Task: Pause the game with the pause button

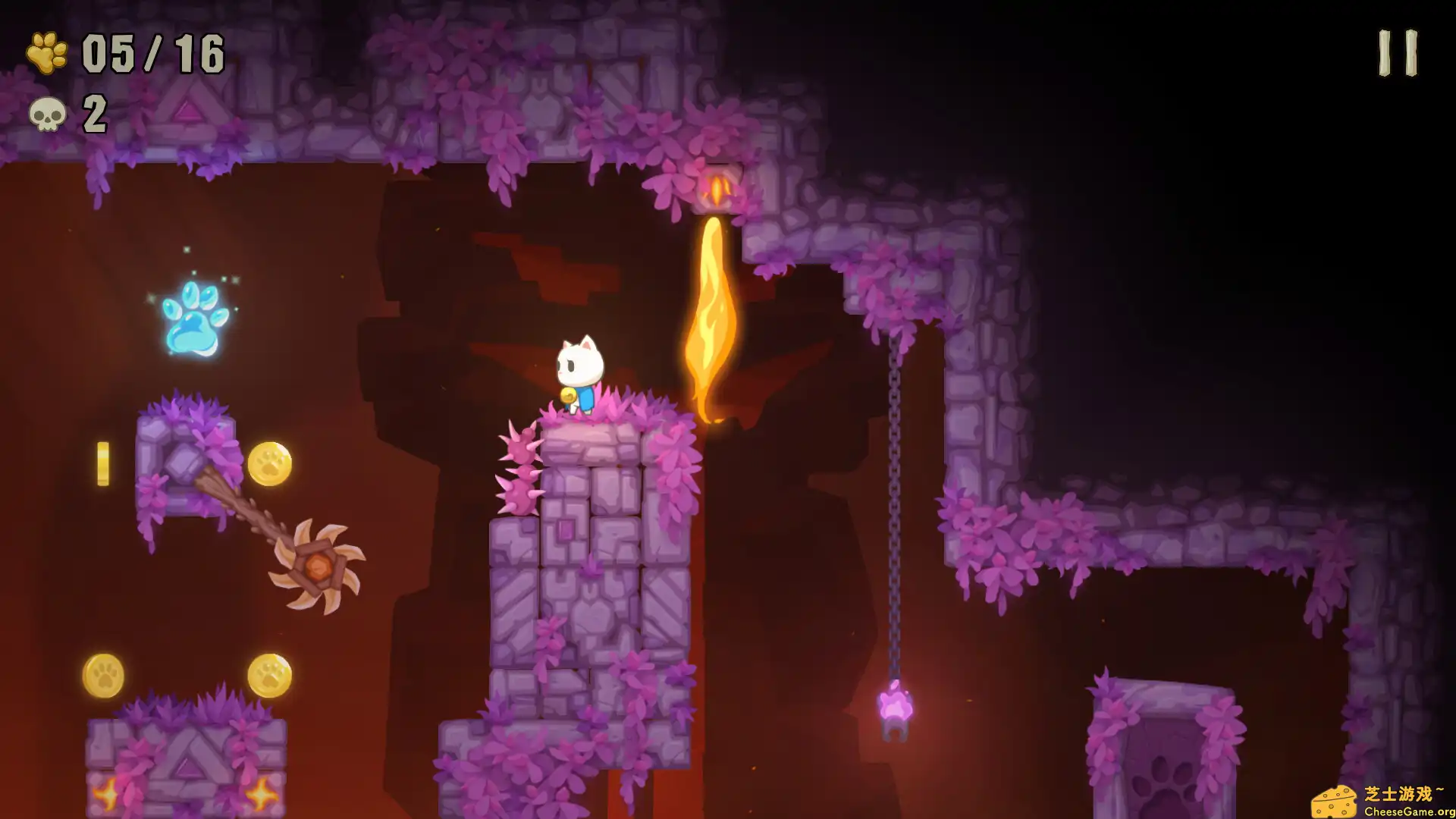Action: [x=1398, y=53]
